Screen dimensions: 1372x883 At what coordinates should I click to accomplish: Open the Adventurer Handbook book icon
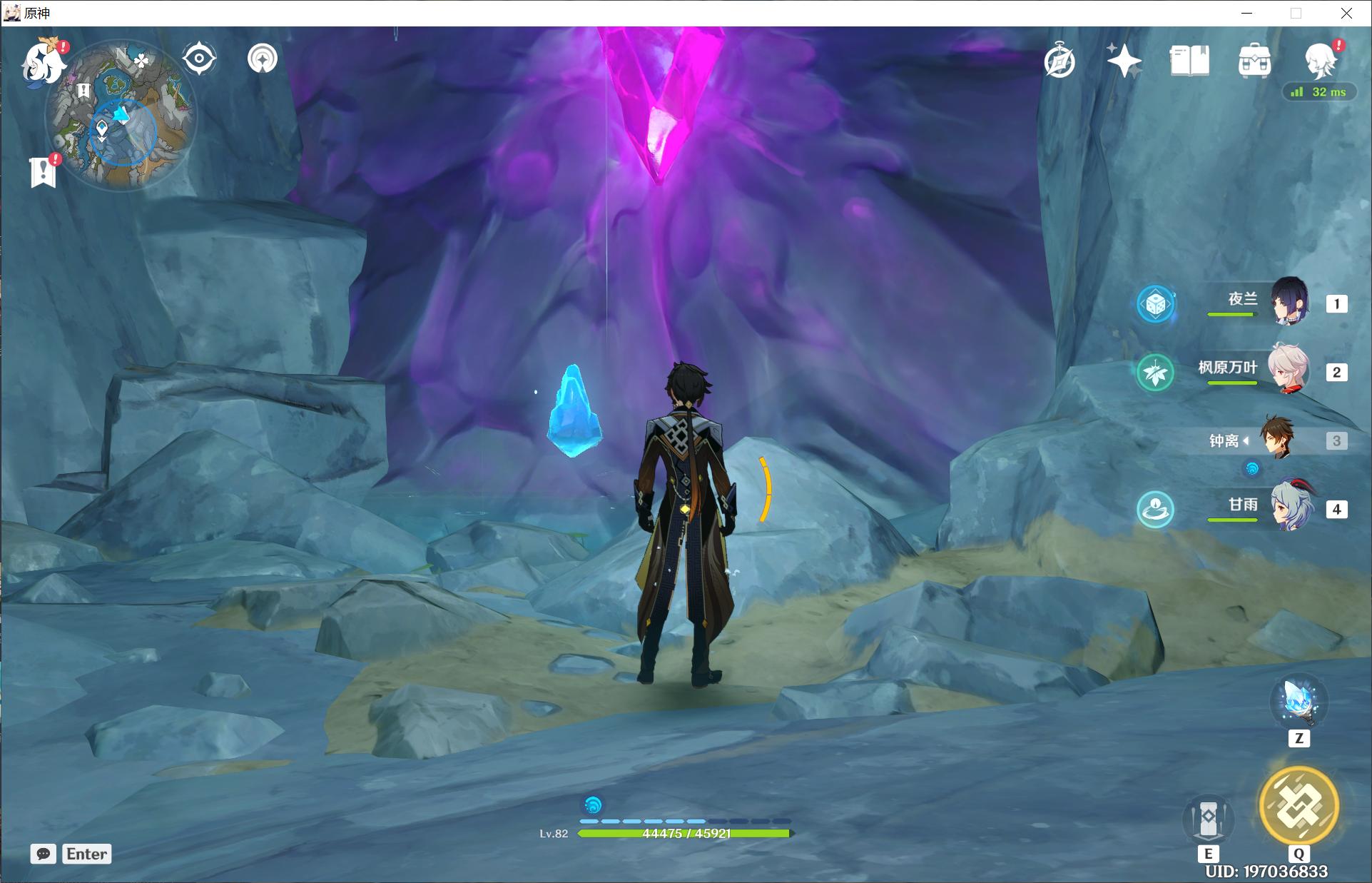[1189, 61]
